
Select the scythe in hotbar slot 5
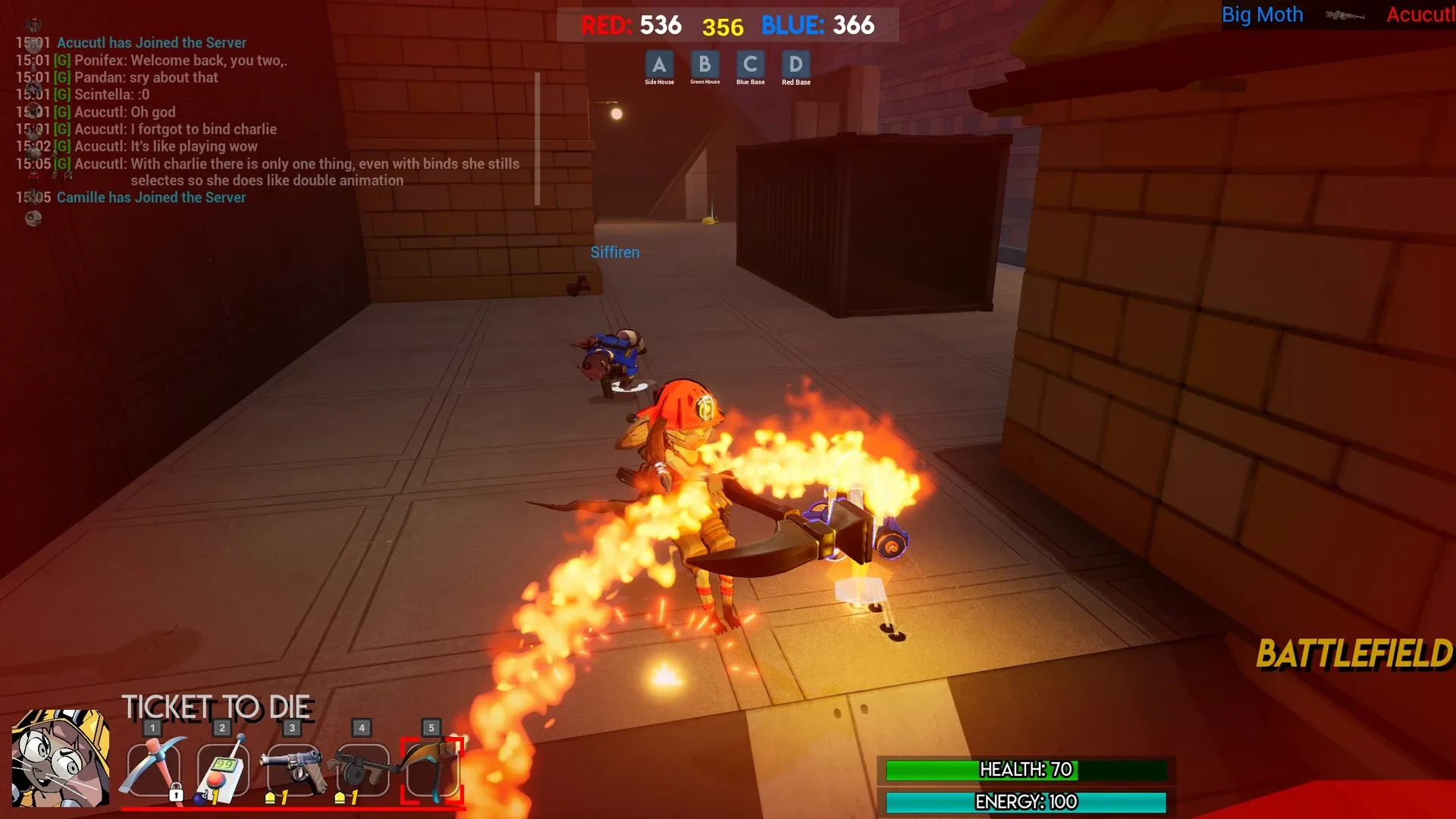point(431,768)
